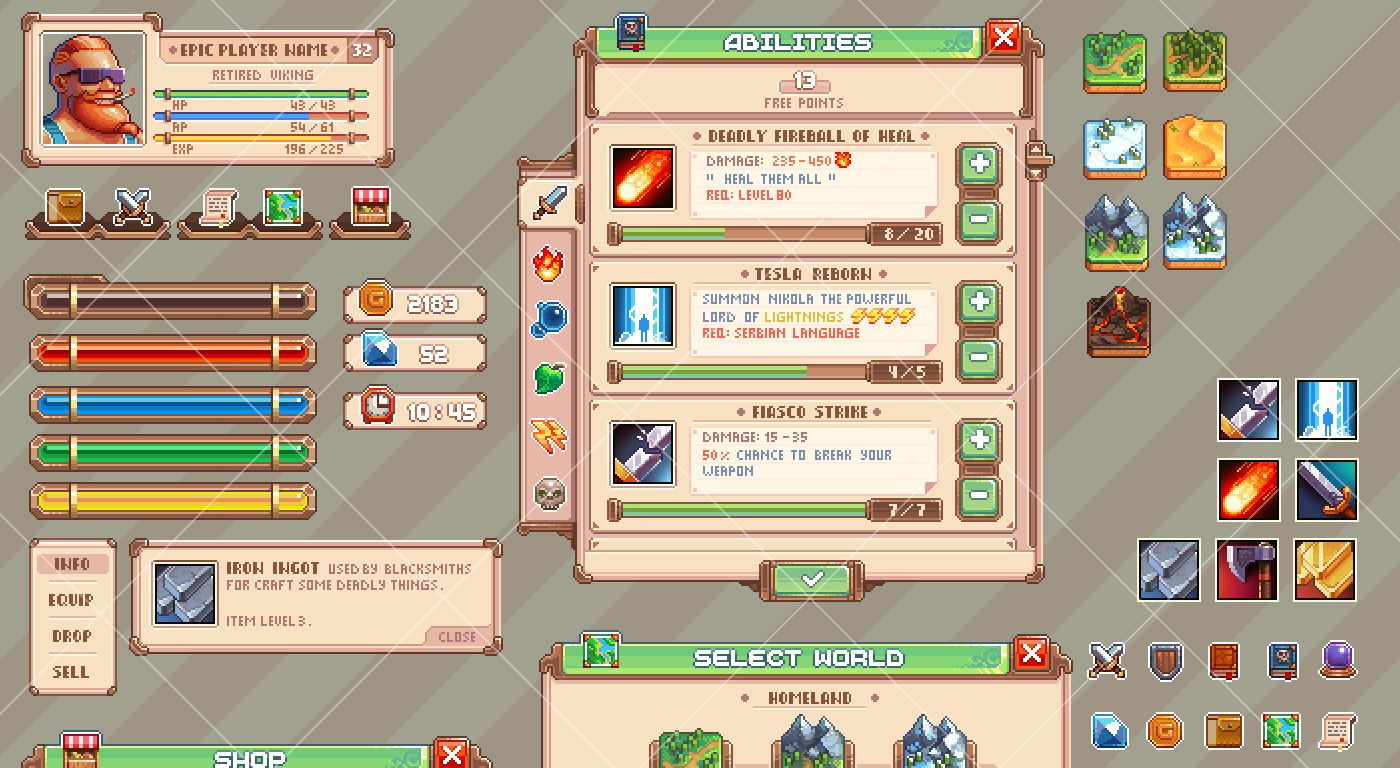Click the crossed swords toolbar button
Screen dimensions: 1400x768
tap(133, 207)
